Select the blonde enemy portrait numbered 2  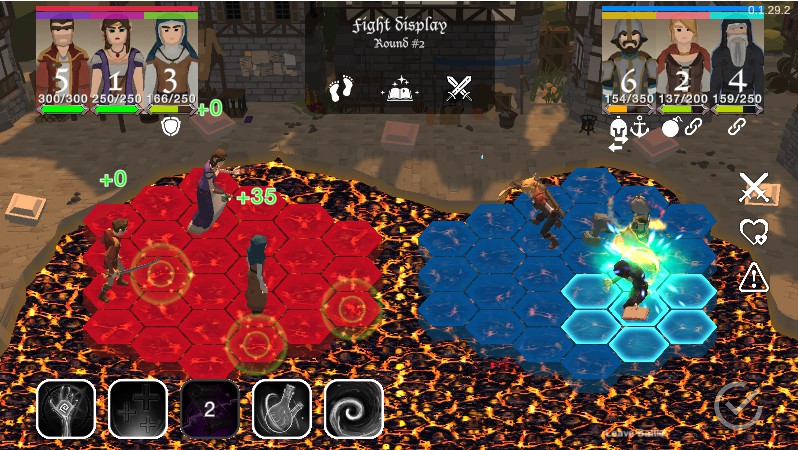[683, 58]
